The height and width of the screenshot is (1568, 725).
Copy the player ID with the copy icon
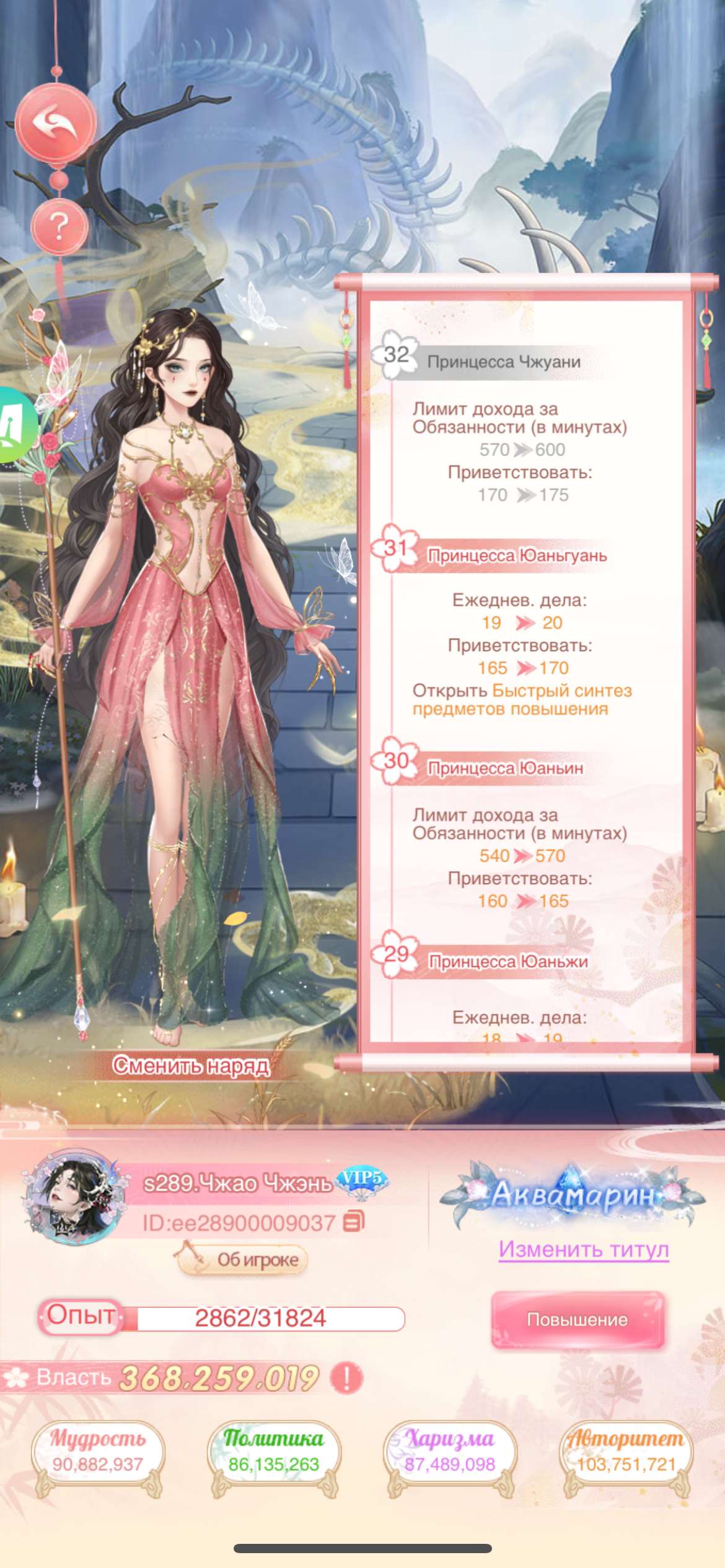(354, 1221)
